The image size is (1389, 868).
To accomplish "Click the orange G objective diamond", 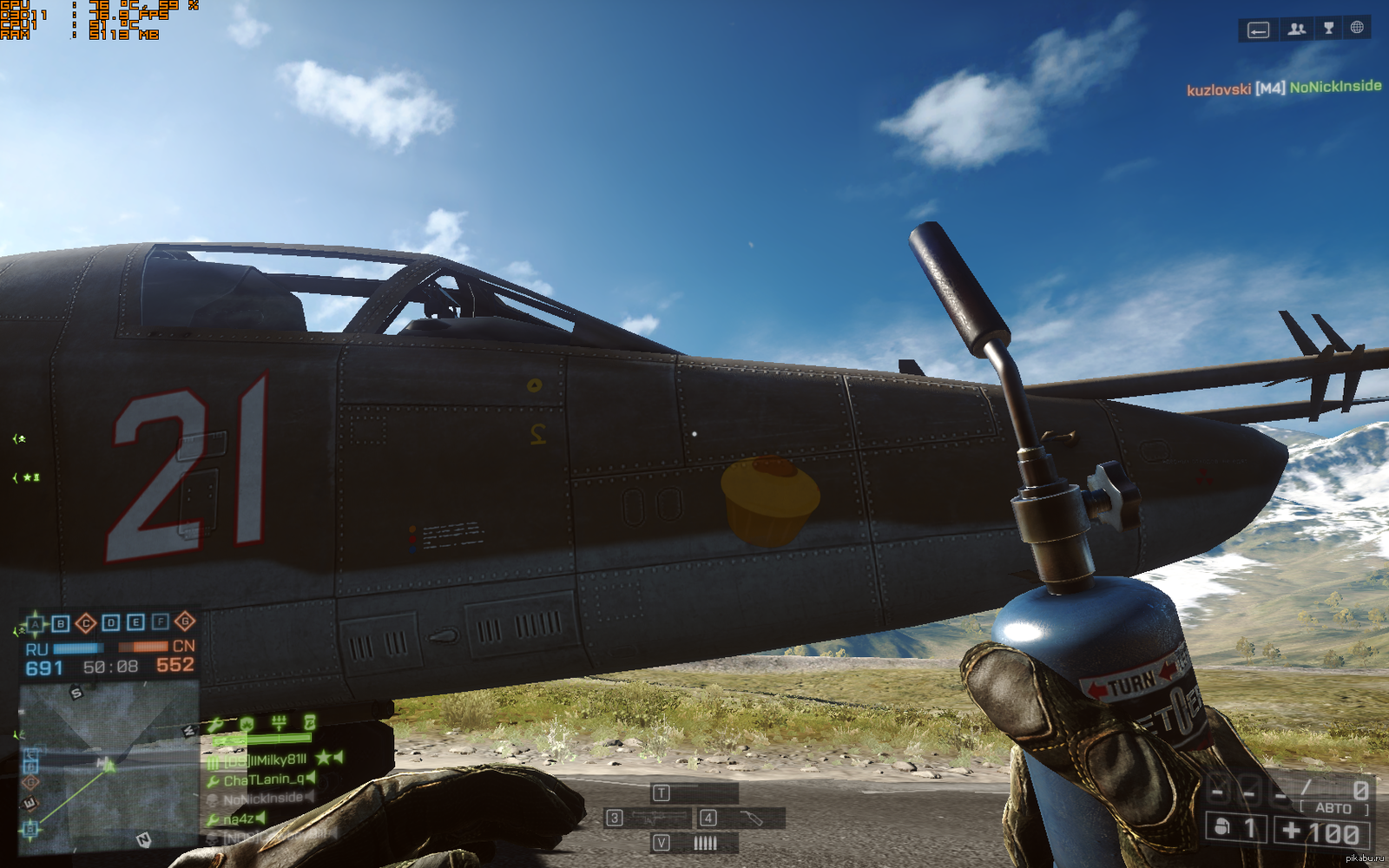I will click(x=185, y=621).
